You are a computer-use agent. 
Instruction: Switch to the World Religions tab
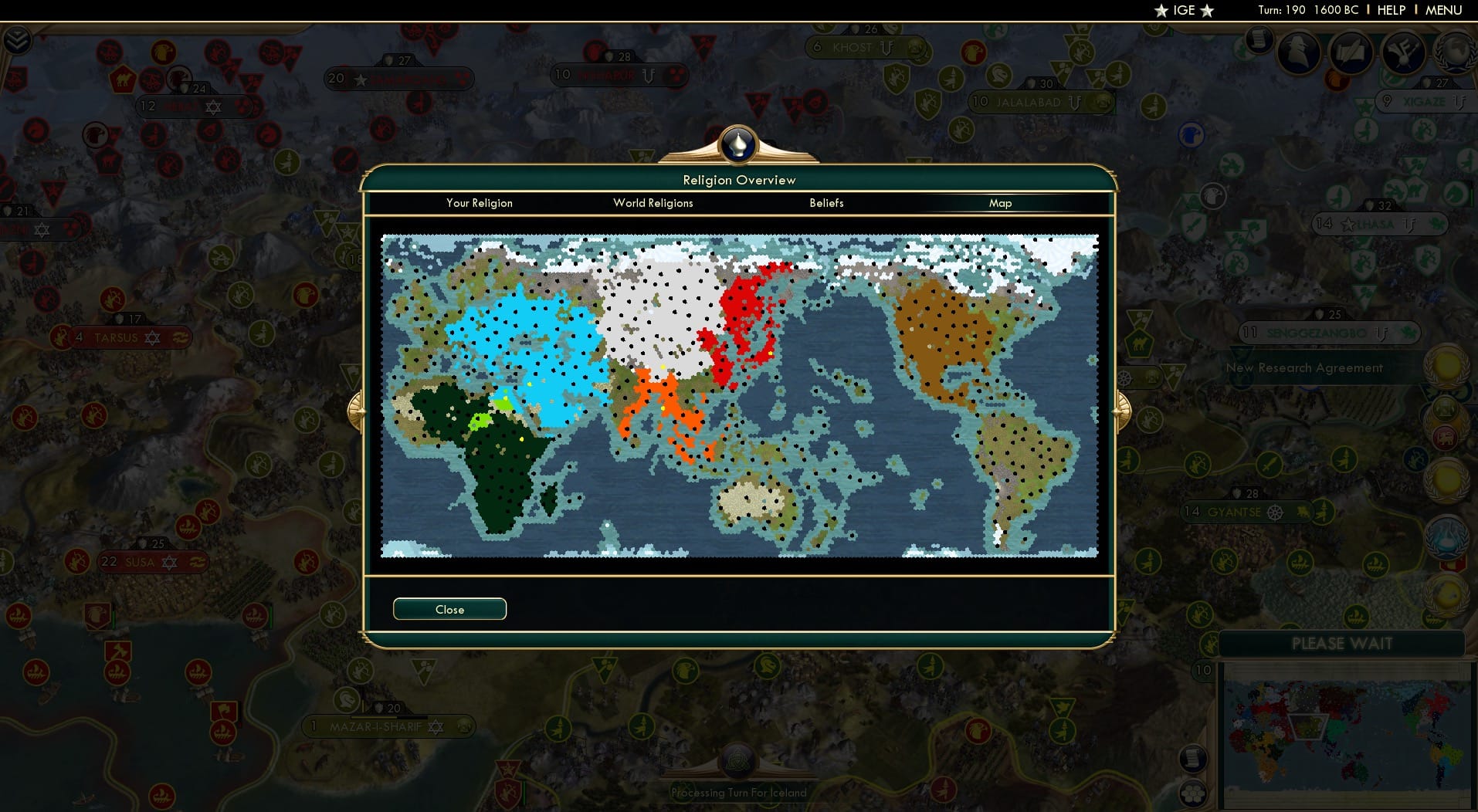[x=653, y=203]
